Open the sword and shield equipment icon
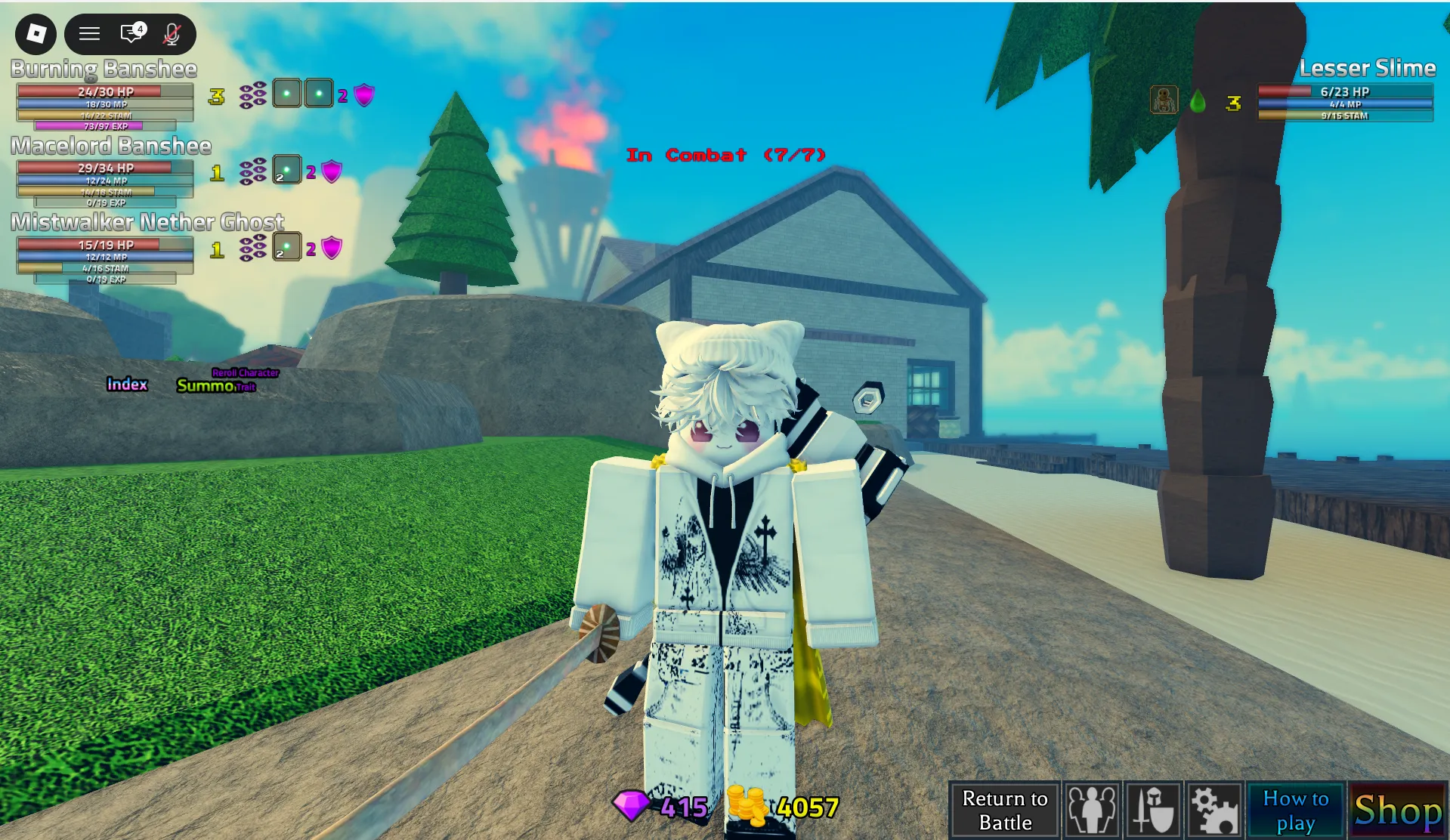This screenshot has height=840, width=1450. coord(1153,811)
